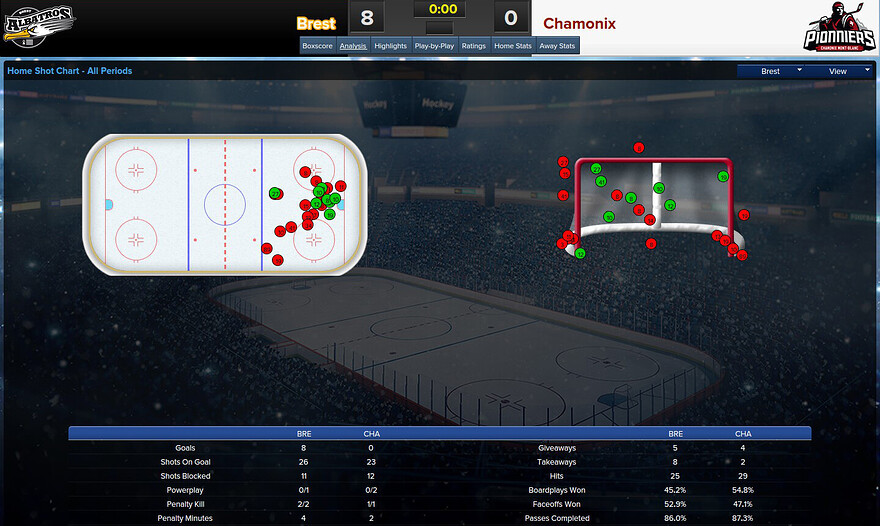This screenshot has width=880, height=526.
Task: Select the Chamonix team name in scoreboard
Action: [x=579, y=23]
